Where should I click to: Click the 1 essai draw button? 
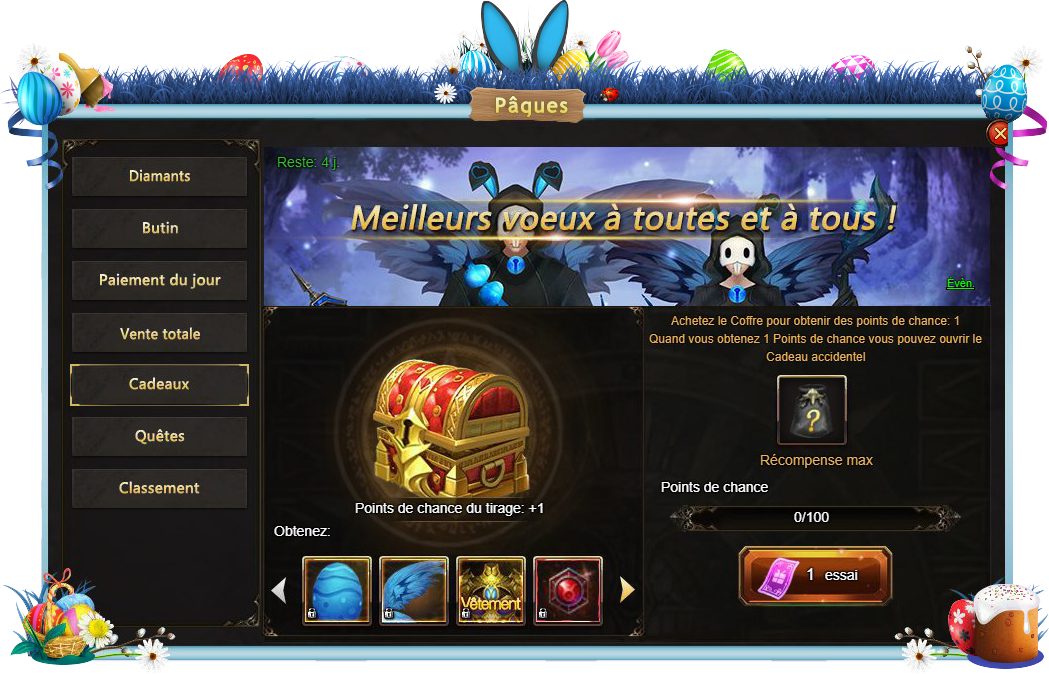coord(815,575)
